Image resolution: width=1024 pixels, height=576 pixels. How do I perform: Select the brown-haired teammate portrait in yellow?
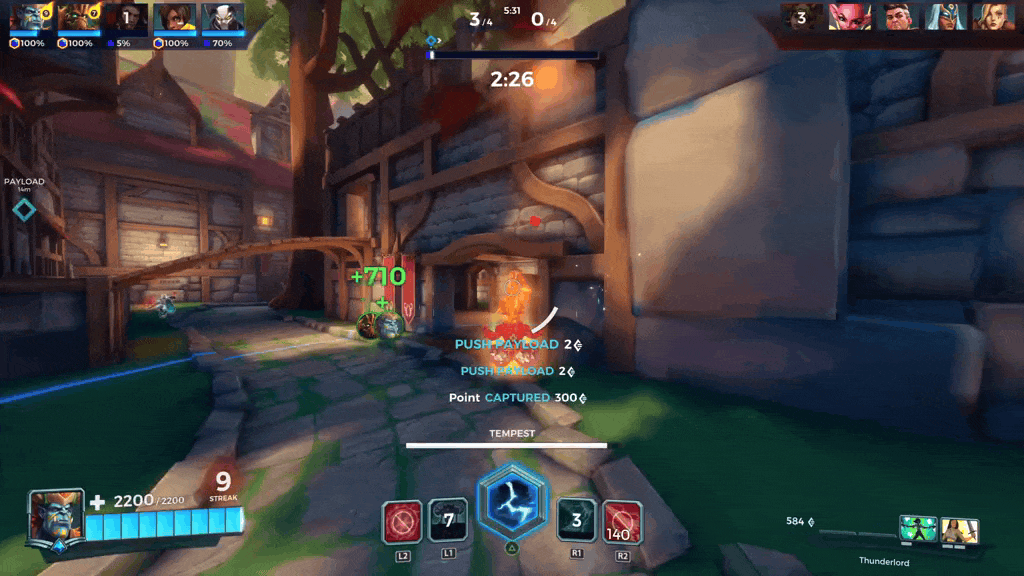175,18
